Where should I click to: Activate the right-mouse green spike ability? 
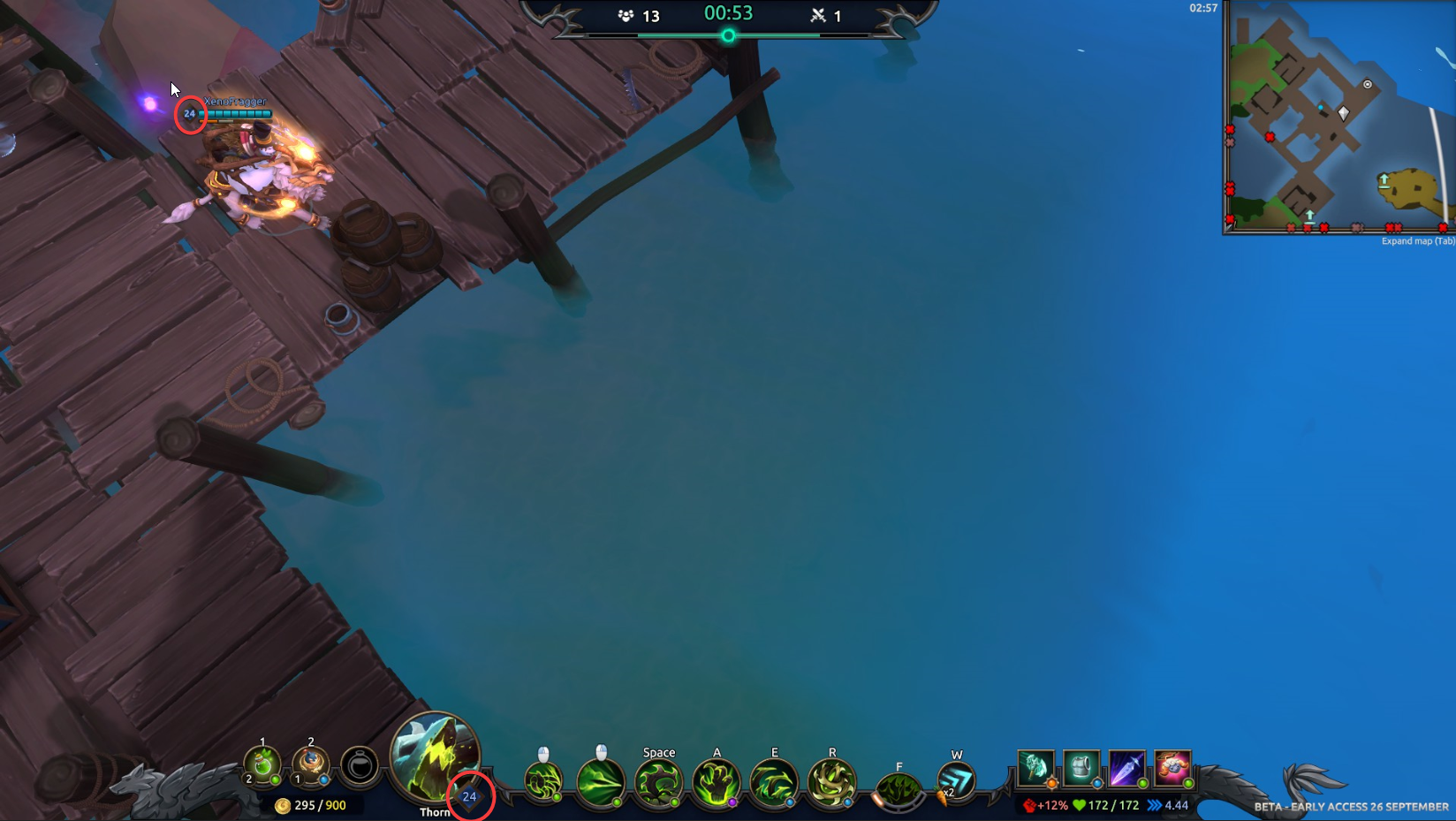601,782
